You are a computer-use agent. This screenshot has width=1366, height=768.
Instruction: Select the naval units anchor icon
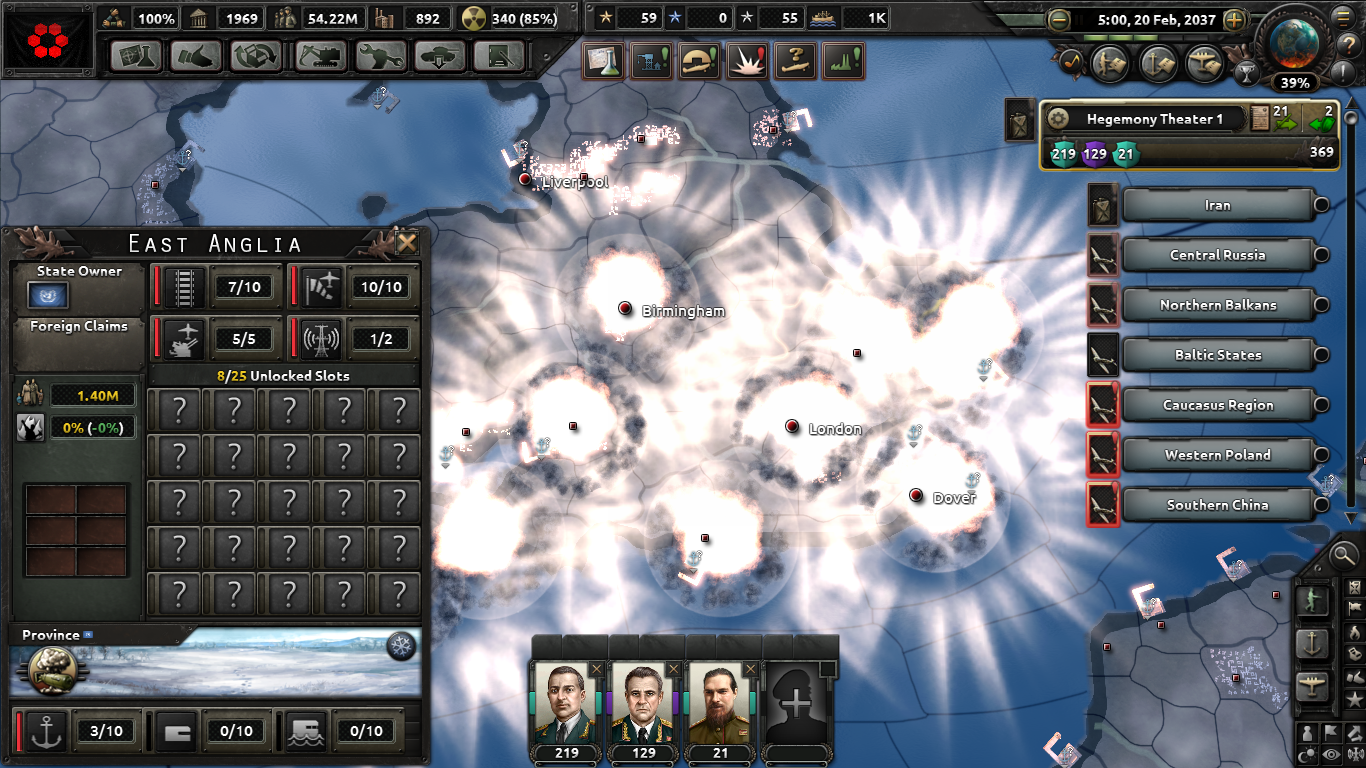[x=1313, y=641]
